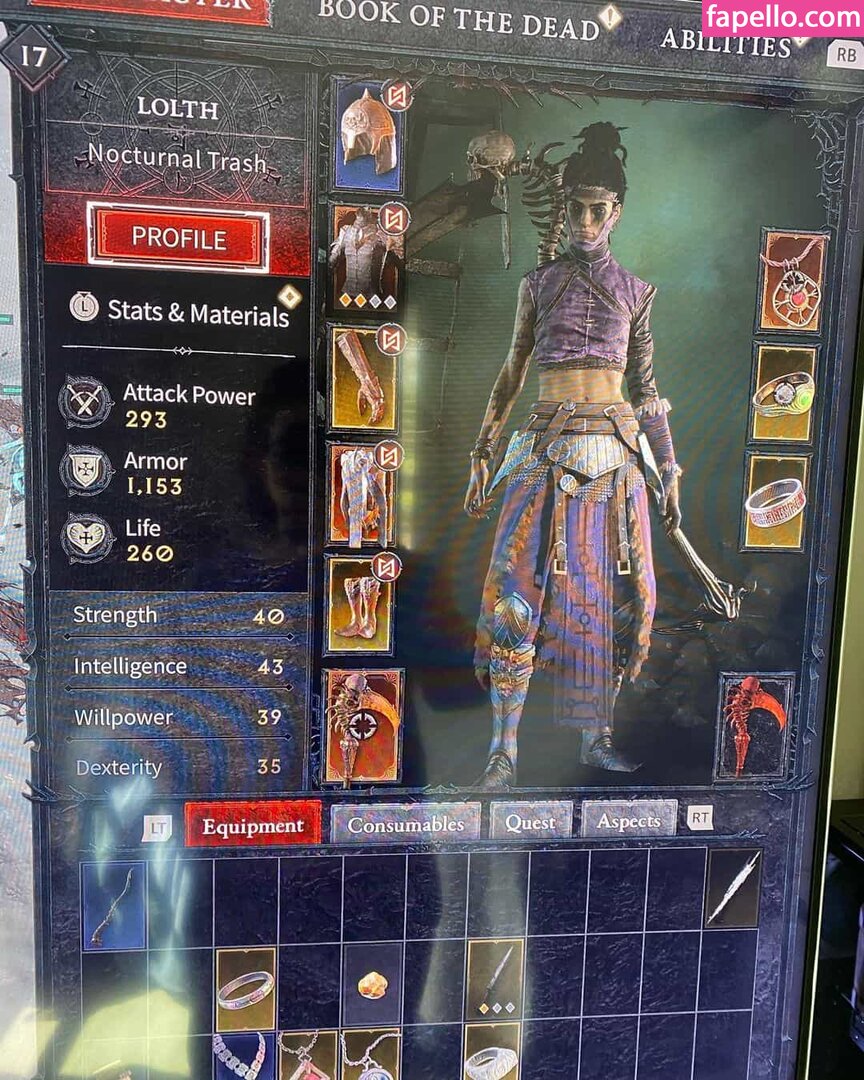Viewport: 864px width, 1080px height.
Task: Choose the equipped gloves slot
Action: 362,376
